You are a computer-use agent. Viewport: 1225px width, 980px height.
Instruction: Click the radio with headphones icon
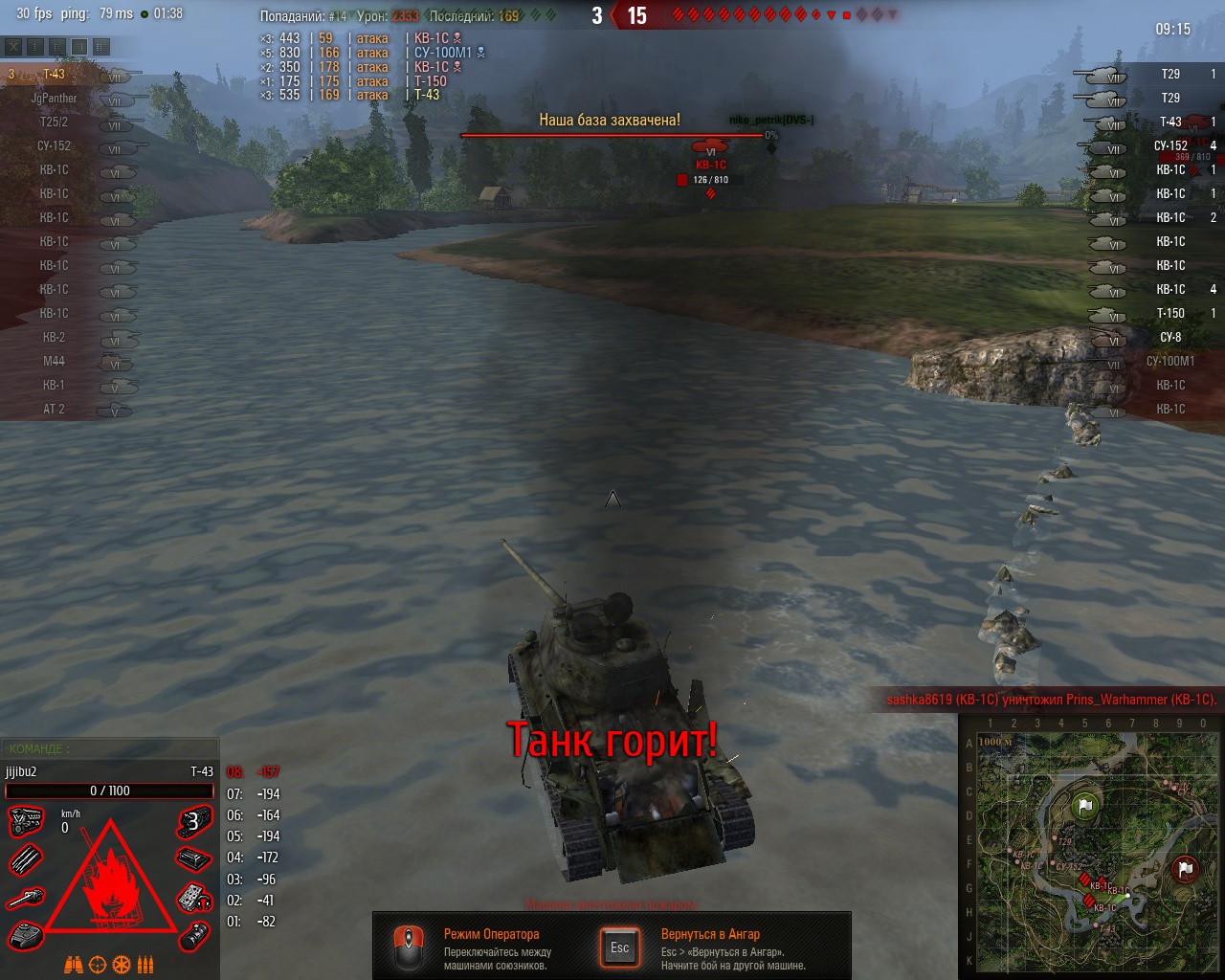click(x=194, y=899)
